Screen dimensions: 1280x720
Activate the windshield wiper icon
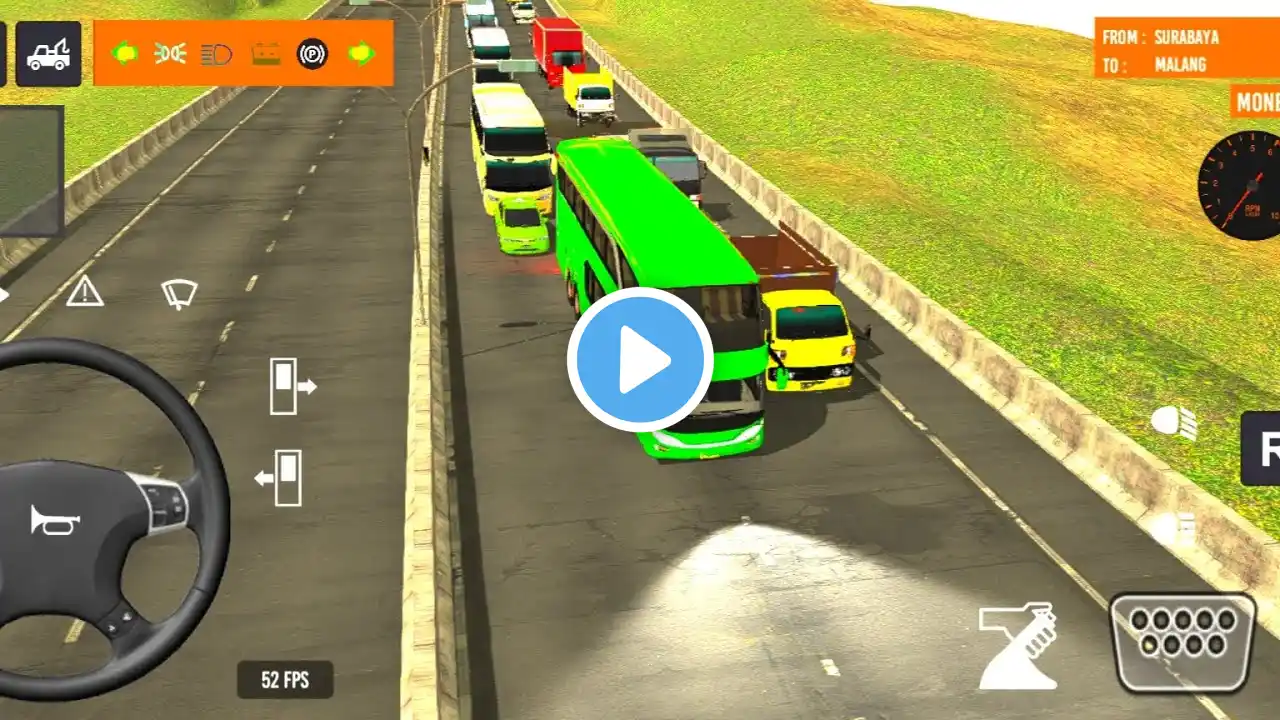click(x=179, y=292)
